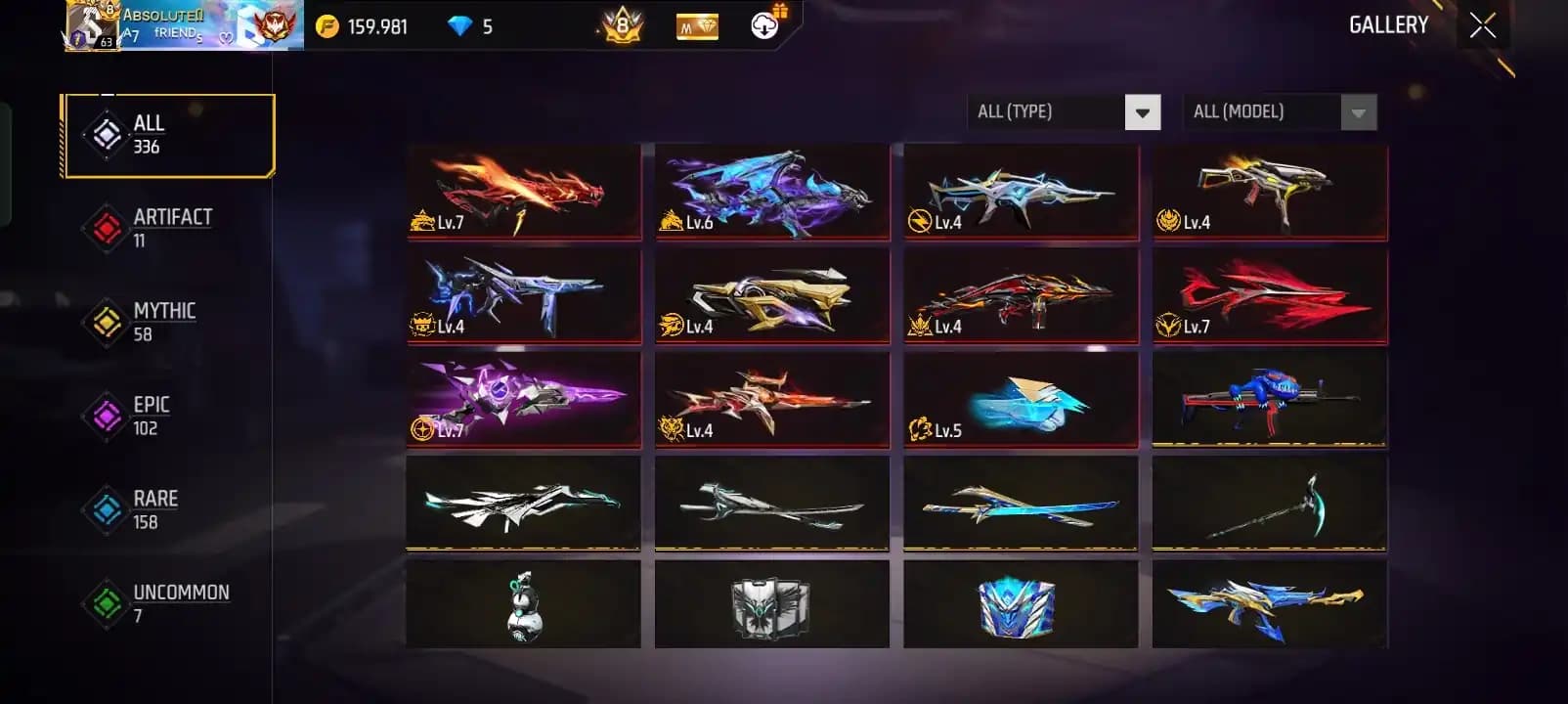Close the gallery with the X button
Screen dimensions: 1568x704
(1482, 24)
